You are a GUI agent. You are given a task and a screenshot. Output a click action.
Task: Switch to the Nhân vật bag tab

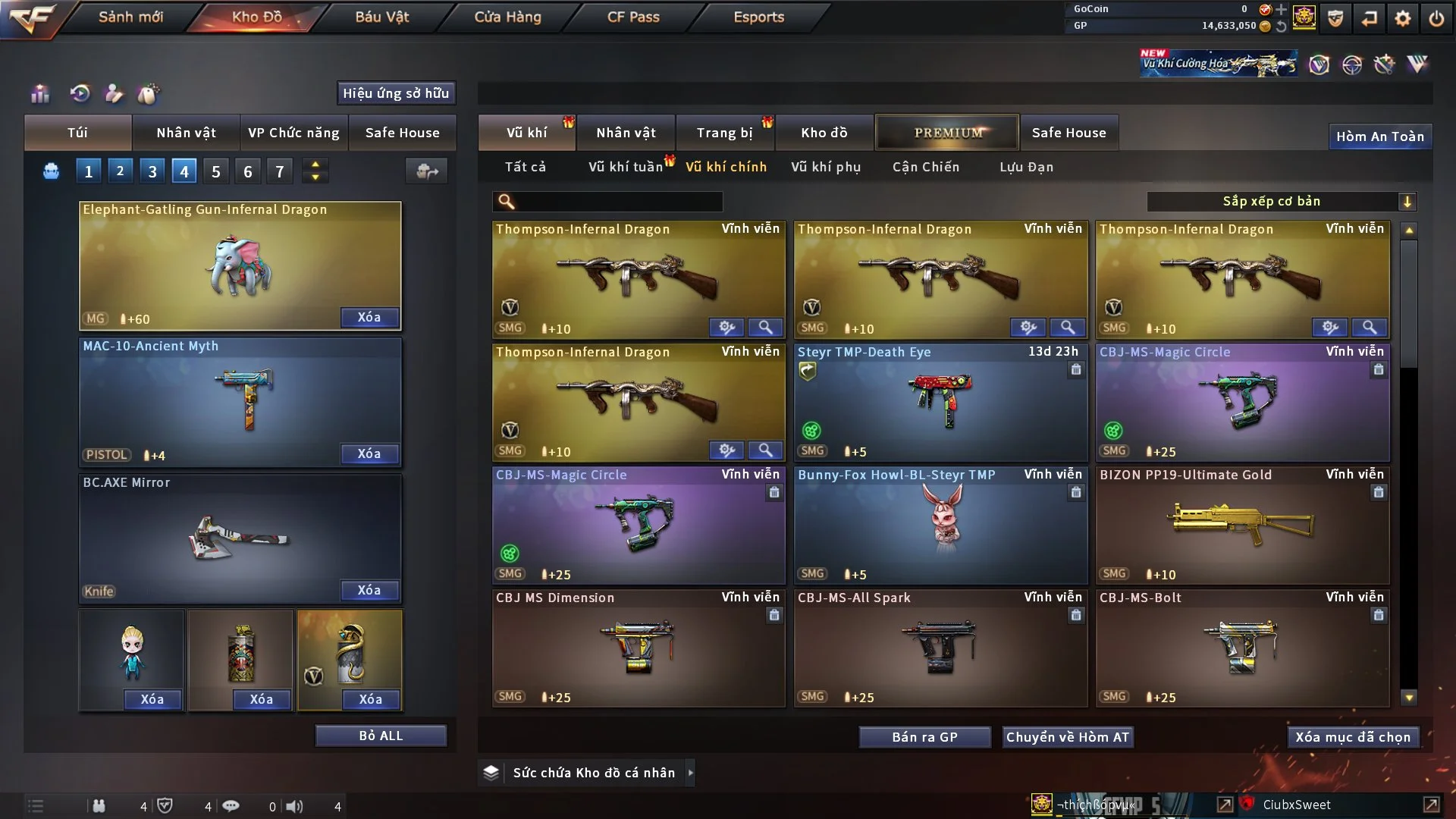pos(186,133)
